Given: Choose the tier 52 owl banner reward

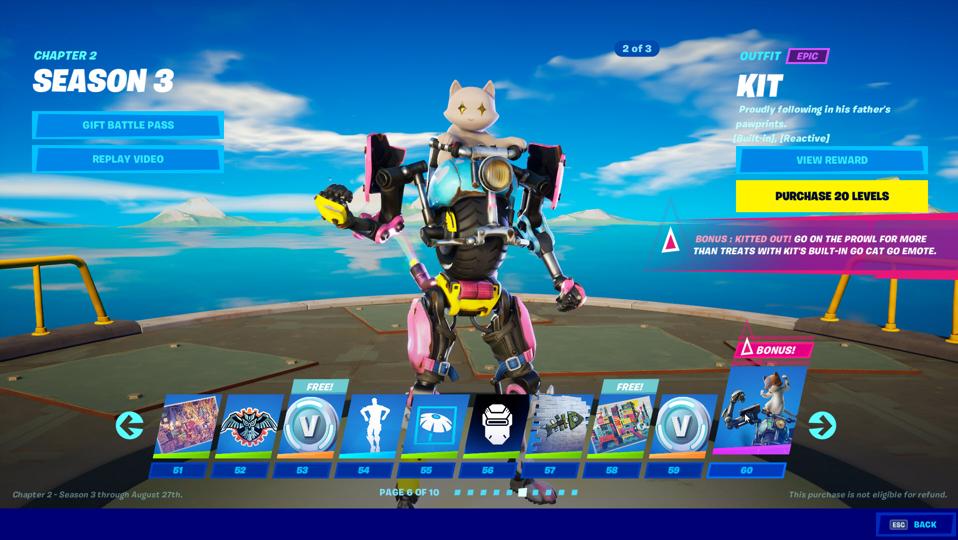Looking at the screenshot, I should [249, 426].
